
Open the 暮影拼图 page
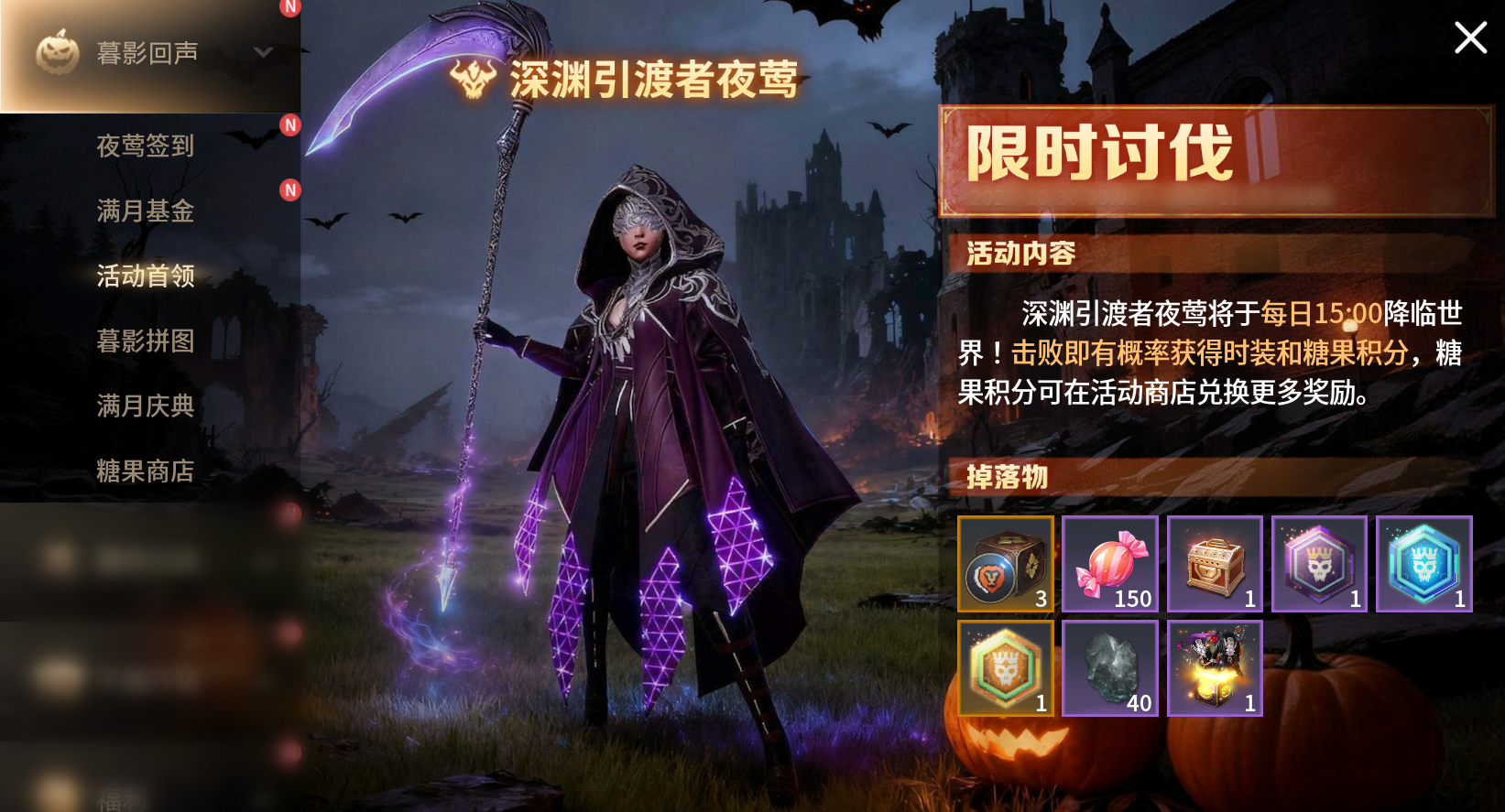(145, 341)
